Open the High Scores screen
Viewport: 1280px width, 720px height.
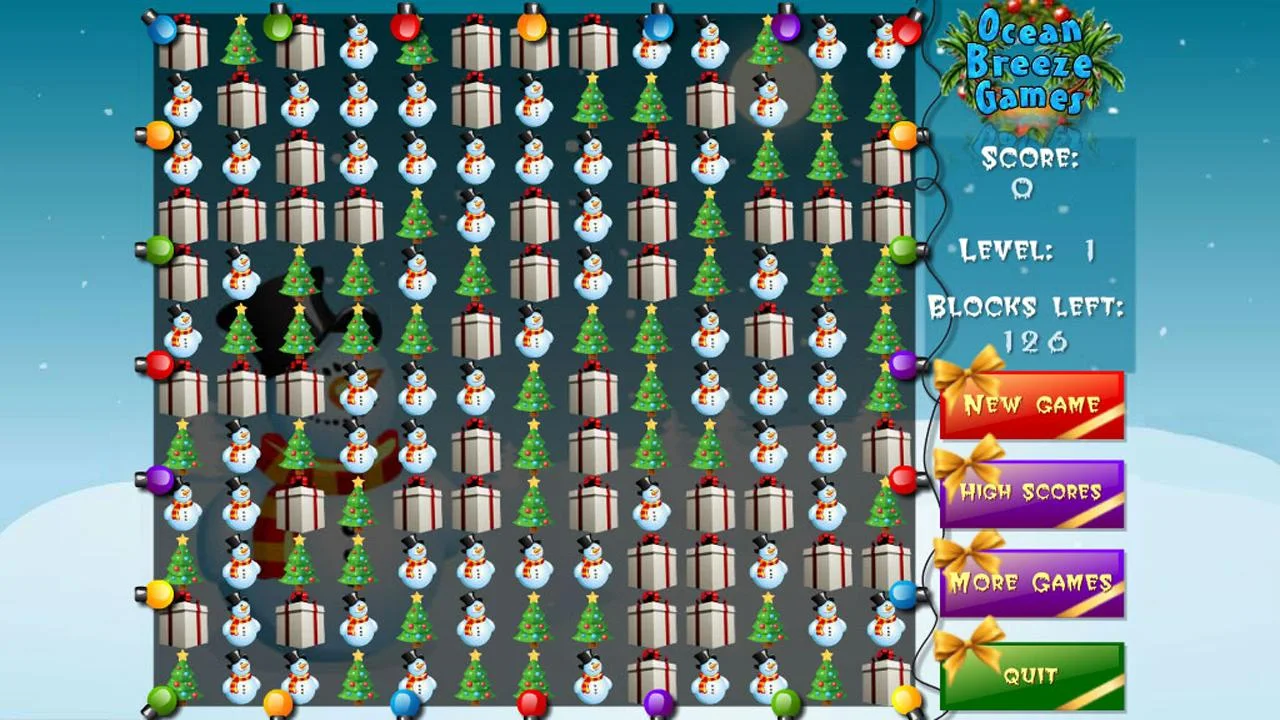[1032, 492]
